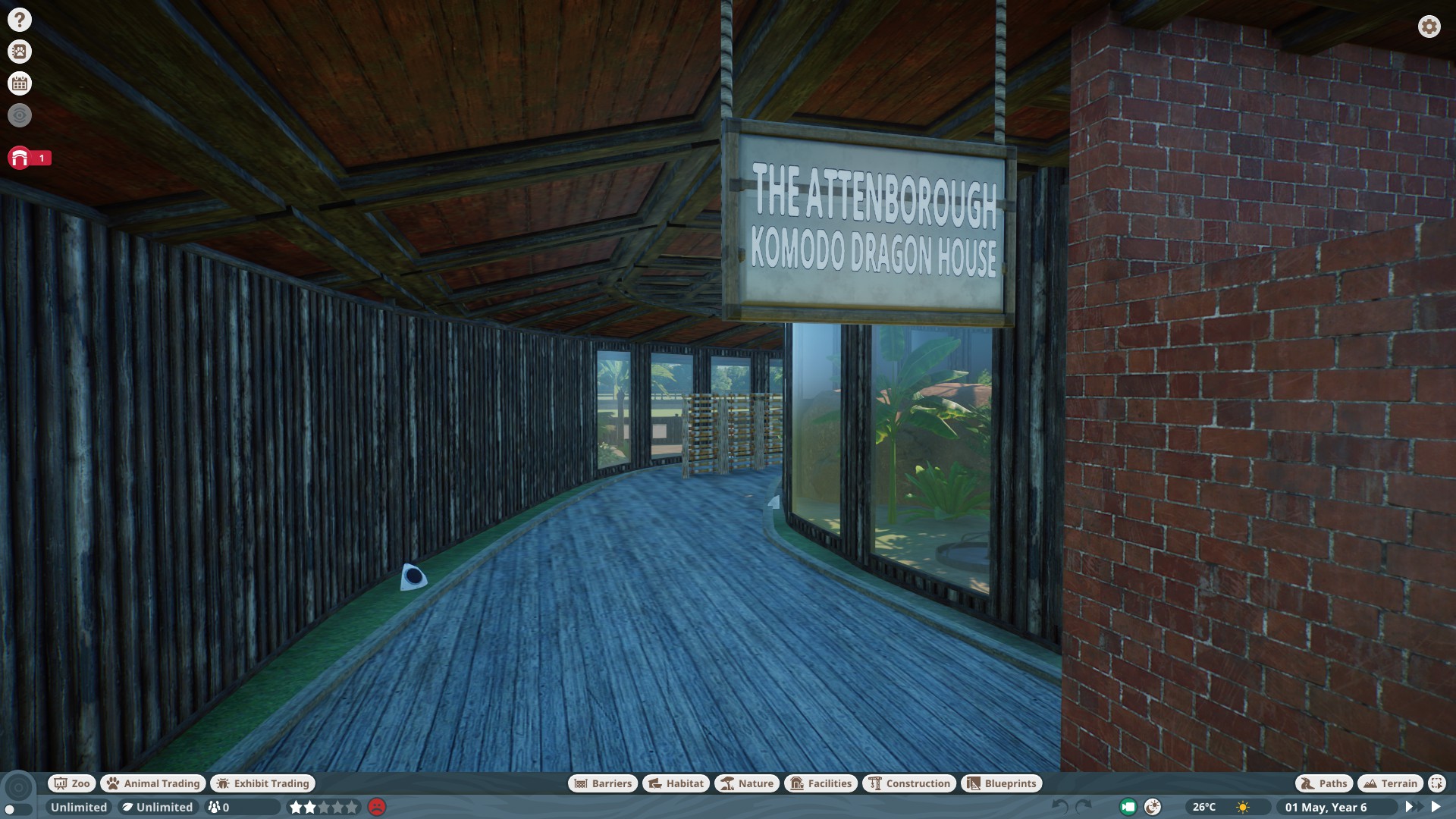Toggle screen capture camera mode
The height and width of the screenshot is (819, 1456).
[x=1129, y=807]
